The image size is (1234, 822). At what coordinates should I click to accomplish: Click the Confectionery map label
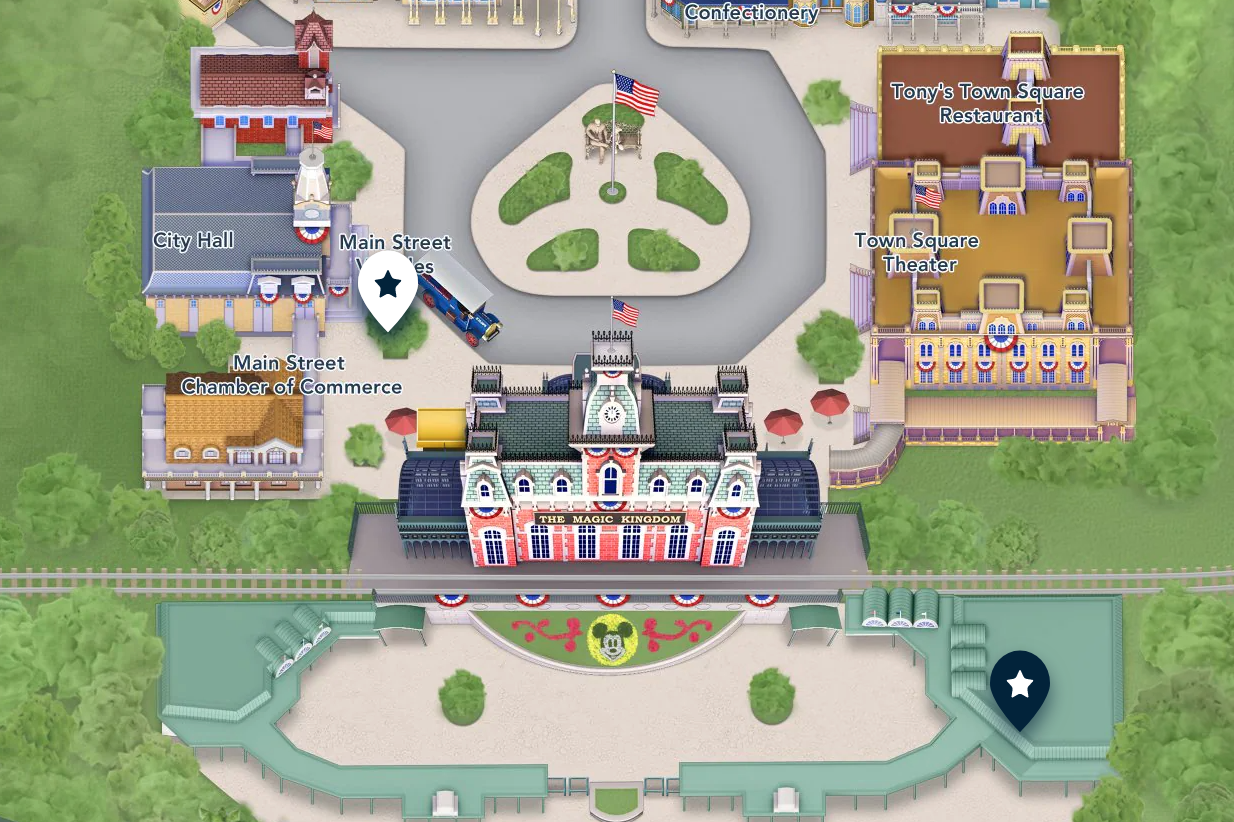[x=751, y=13]
